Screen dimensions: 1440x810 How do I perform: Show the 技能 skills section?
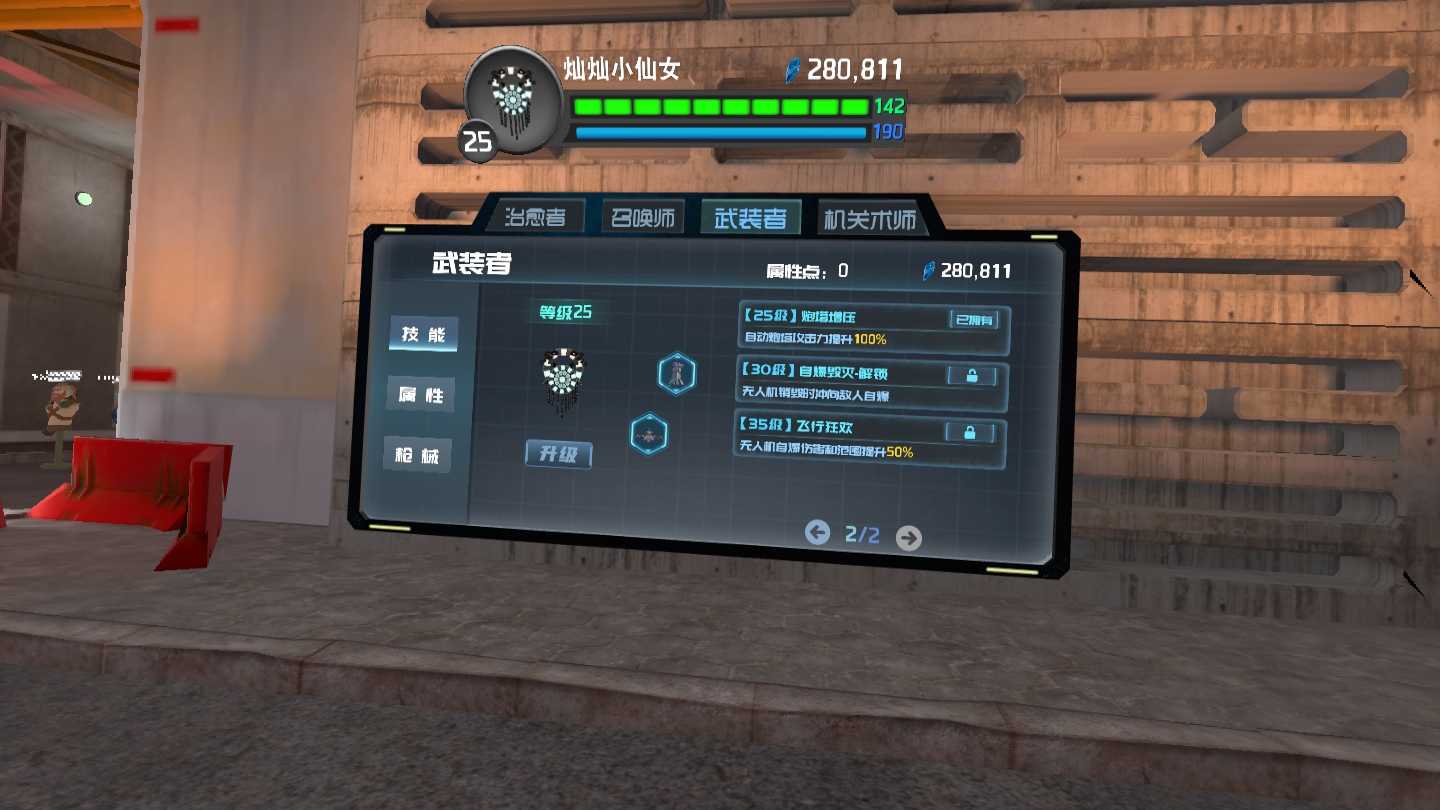point(423,335)
